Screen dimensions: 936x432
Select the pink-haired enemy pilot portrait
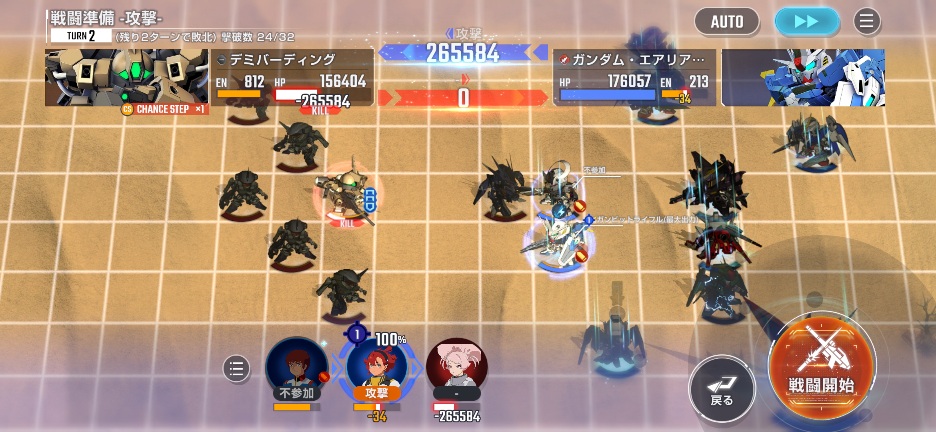click(457, 366)
